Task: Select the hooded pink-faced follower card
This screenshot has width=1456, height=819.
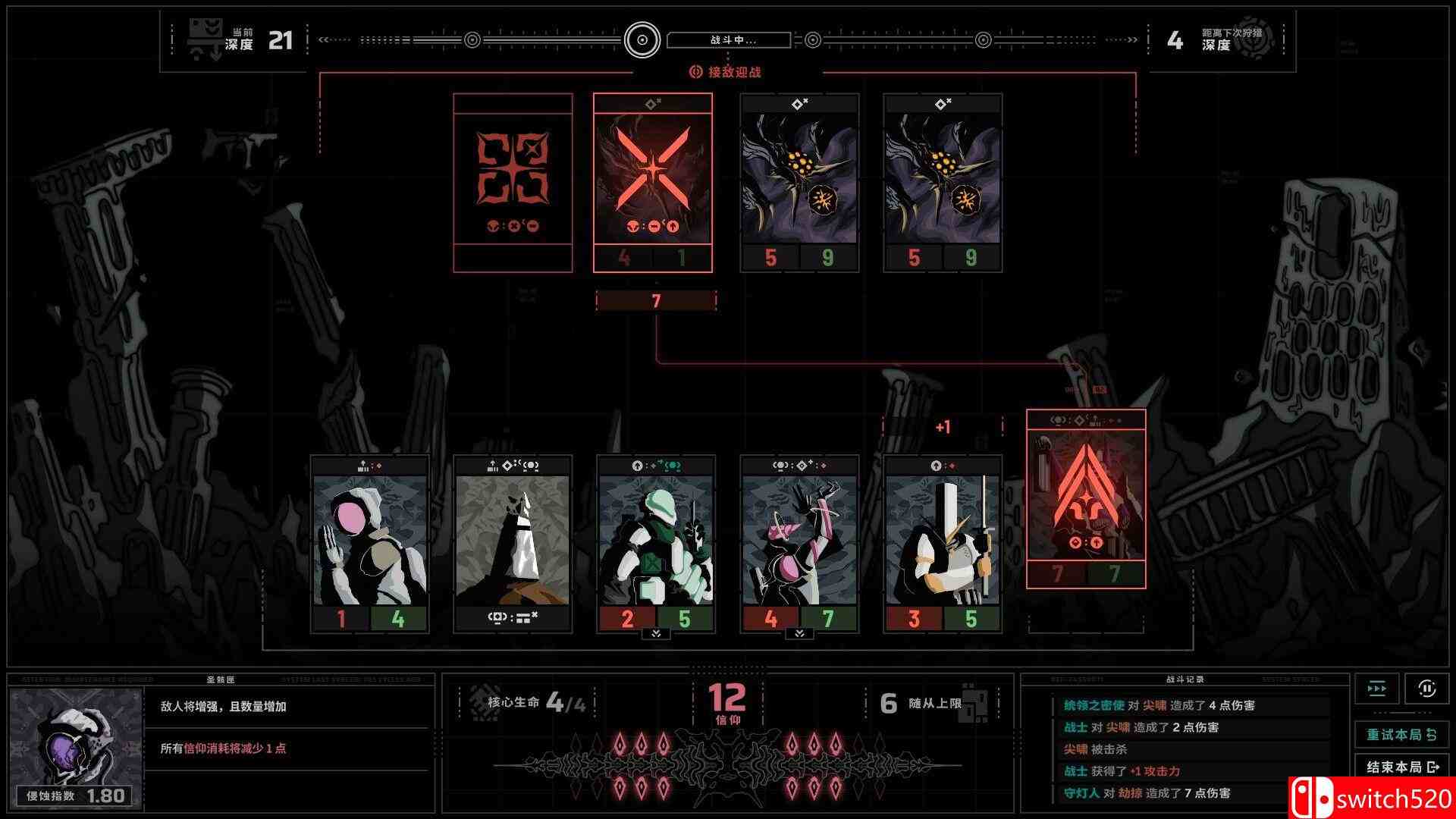Action: click(369, 543)
